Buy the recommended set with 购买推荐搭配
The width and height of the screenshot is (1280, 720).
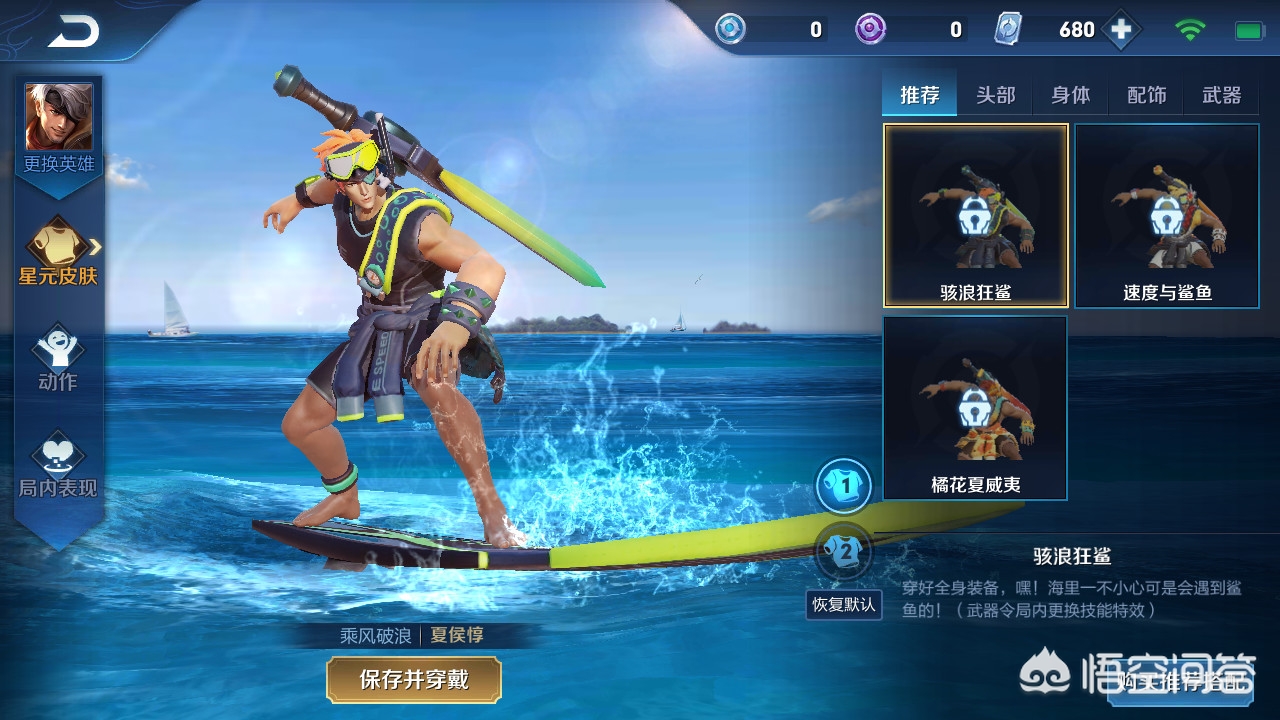1183,682
